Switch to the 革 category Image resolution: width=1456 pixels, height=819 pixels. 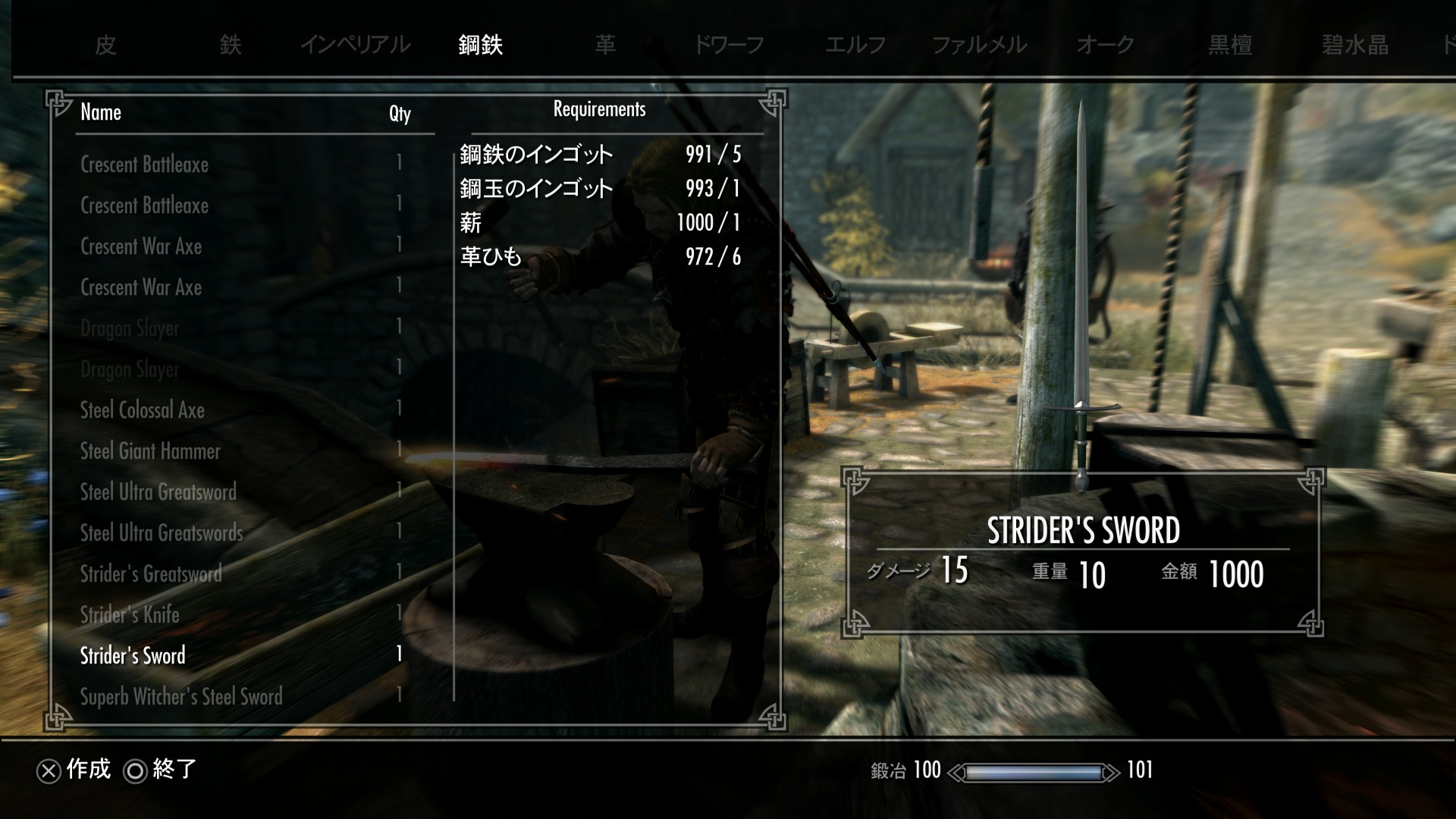[x=605, y=45]
